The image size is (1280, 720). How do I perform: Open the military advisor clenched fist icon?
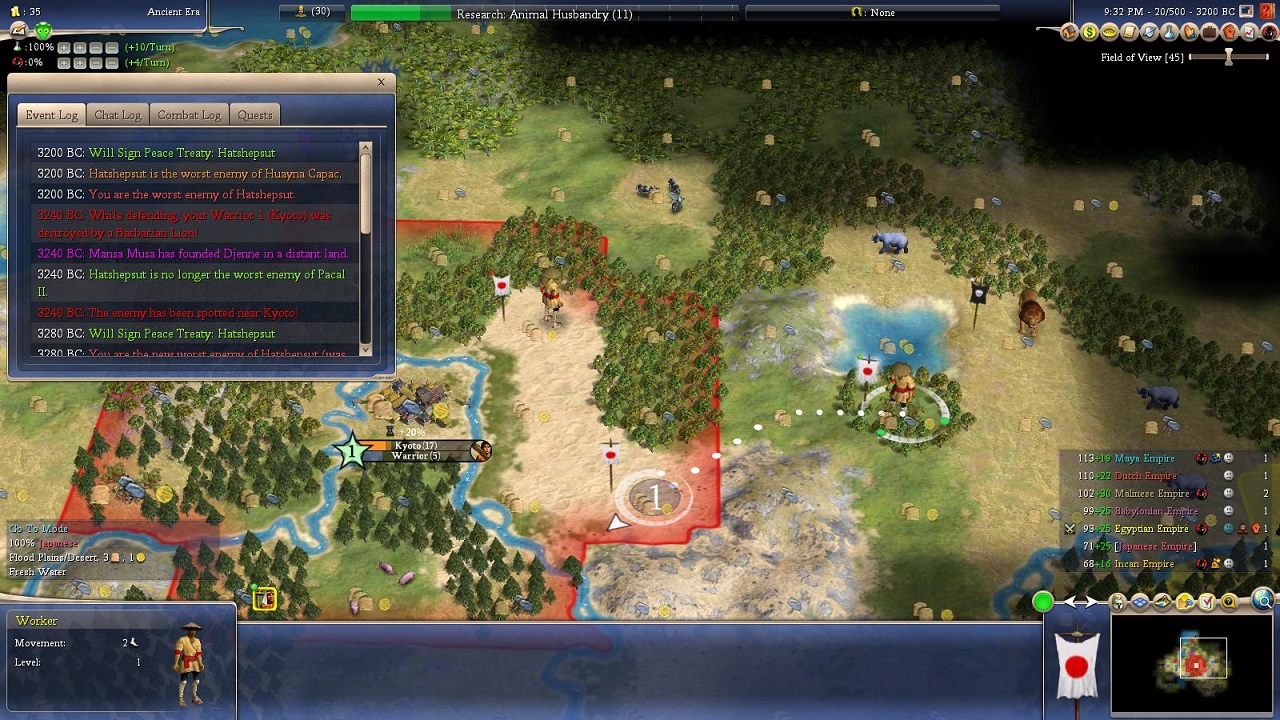(x=1229, y=33)
